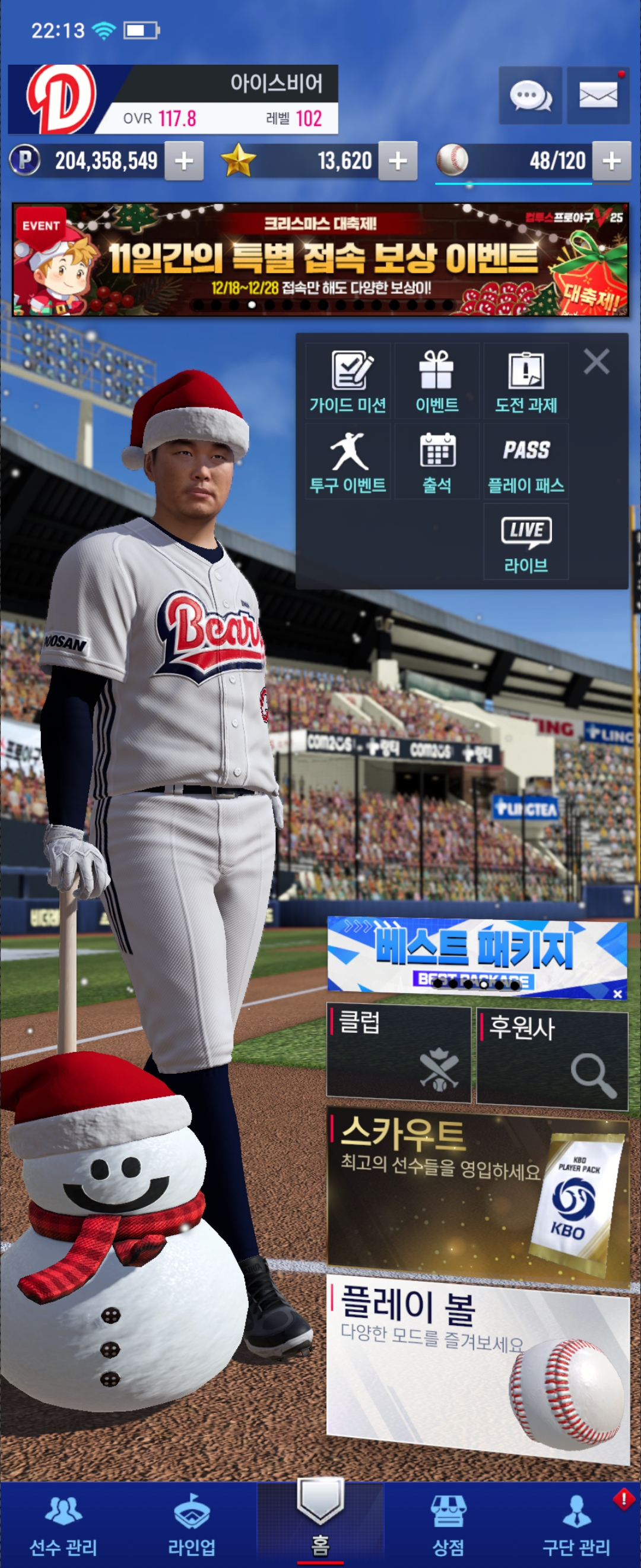The width and height of the screenshot is (641, 1568).
Task: Open the 클럽 club menu
Action: (399, 1054)
